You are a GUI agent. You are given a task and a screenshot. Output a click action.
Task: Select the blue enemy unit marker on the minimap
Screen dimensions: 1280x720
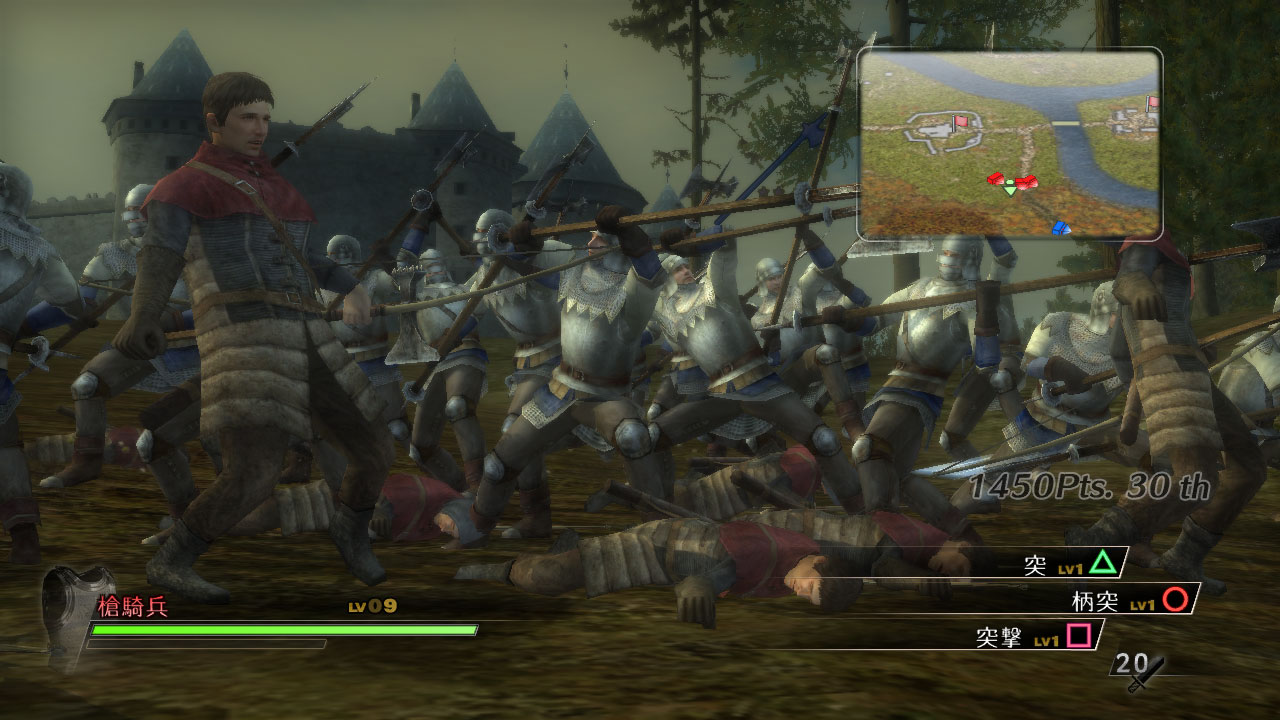[x=1059, y=228]
